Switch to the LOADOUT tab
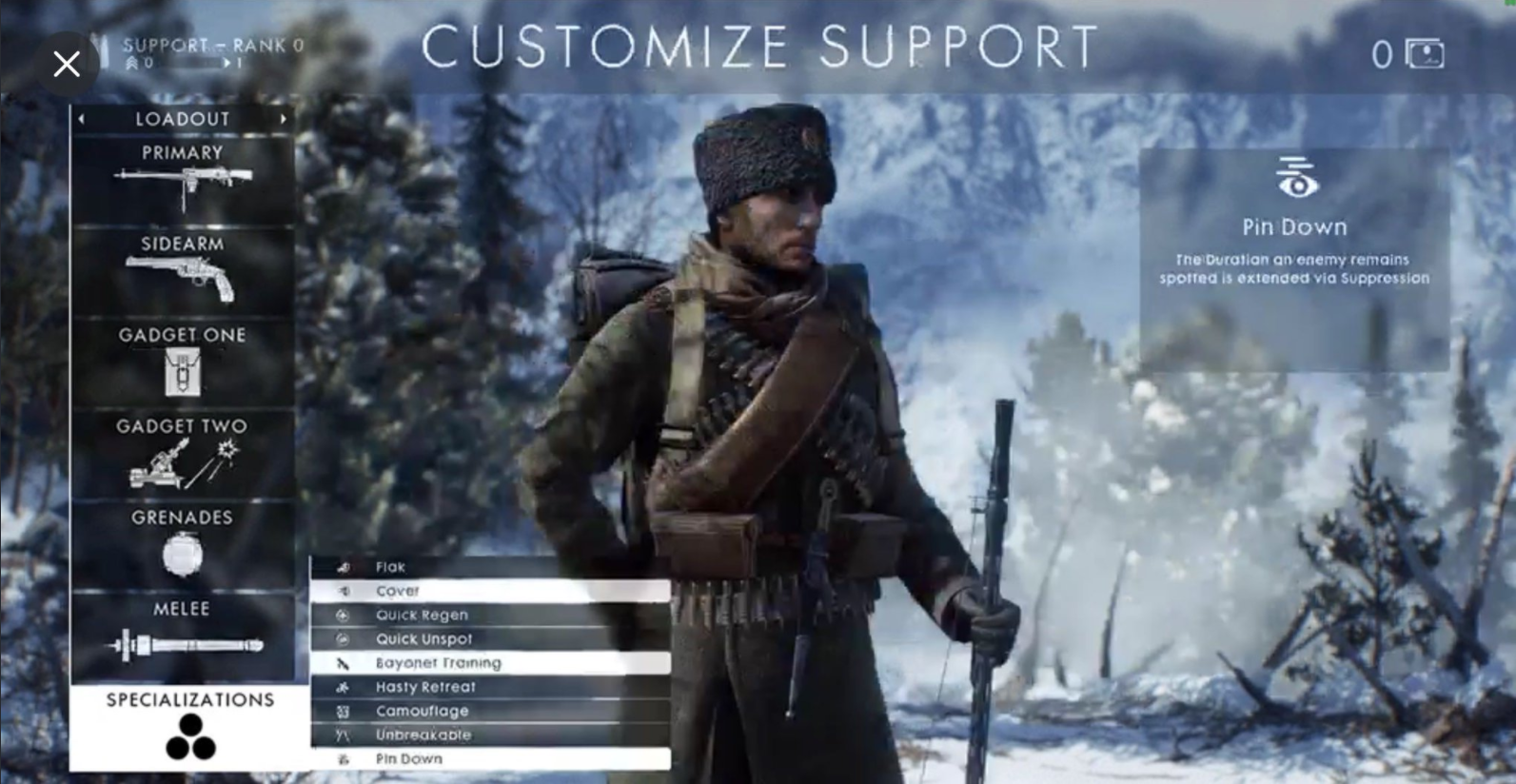The width and height of the screenshot is (1516, 784). tap(183, 118)
